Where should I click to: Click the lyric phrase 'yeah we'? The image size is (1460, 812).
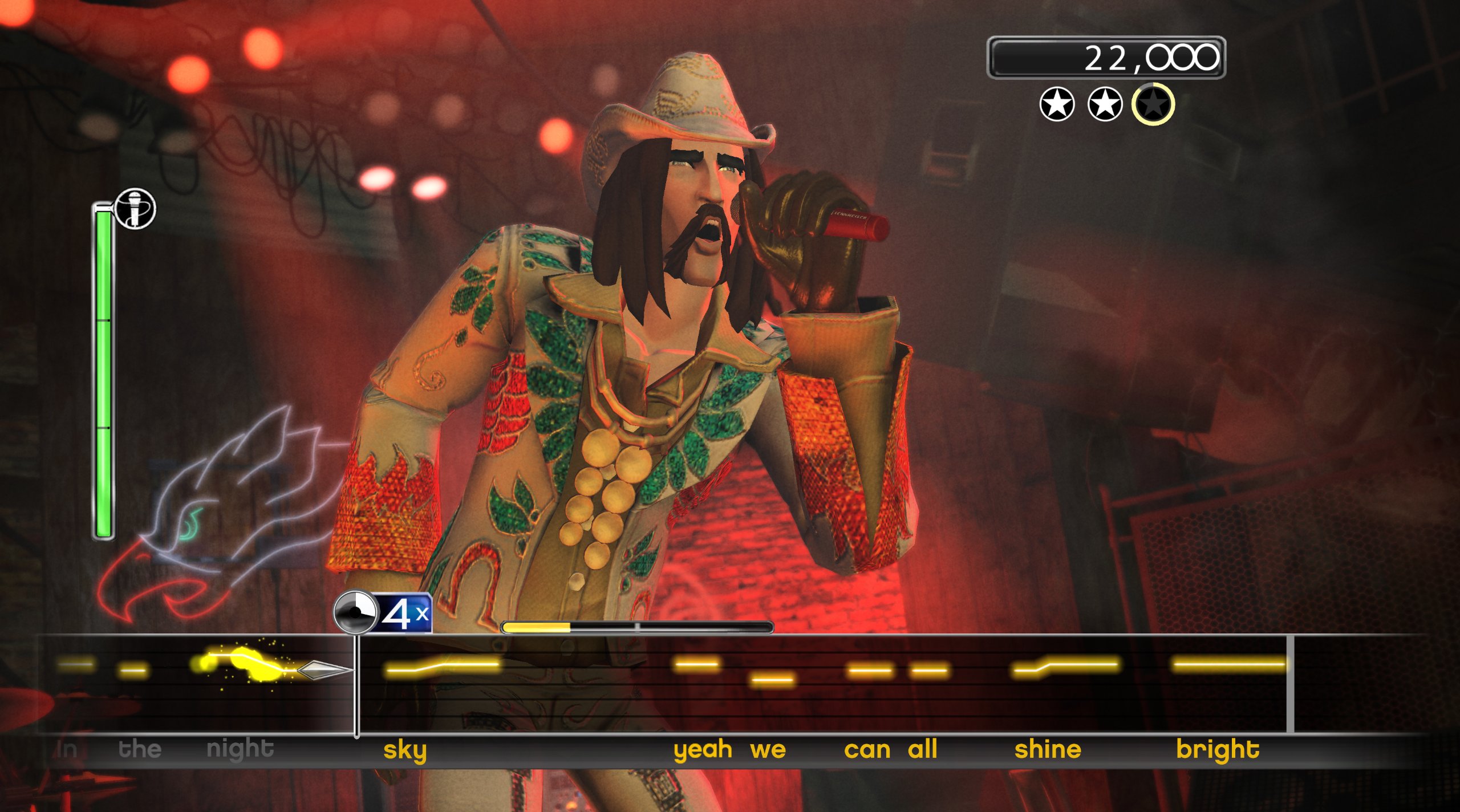pyautogui.click(x=730, y=750)
